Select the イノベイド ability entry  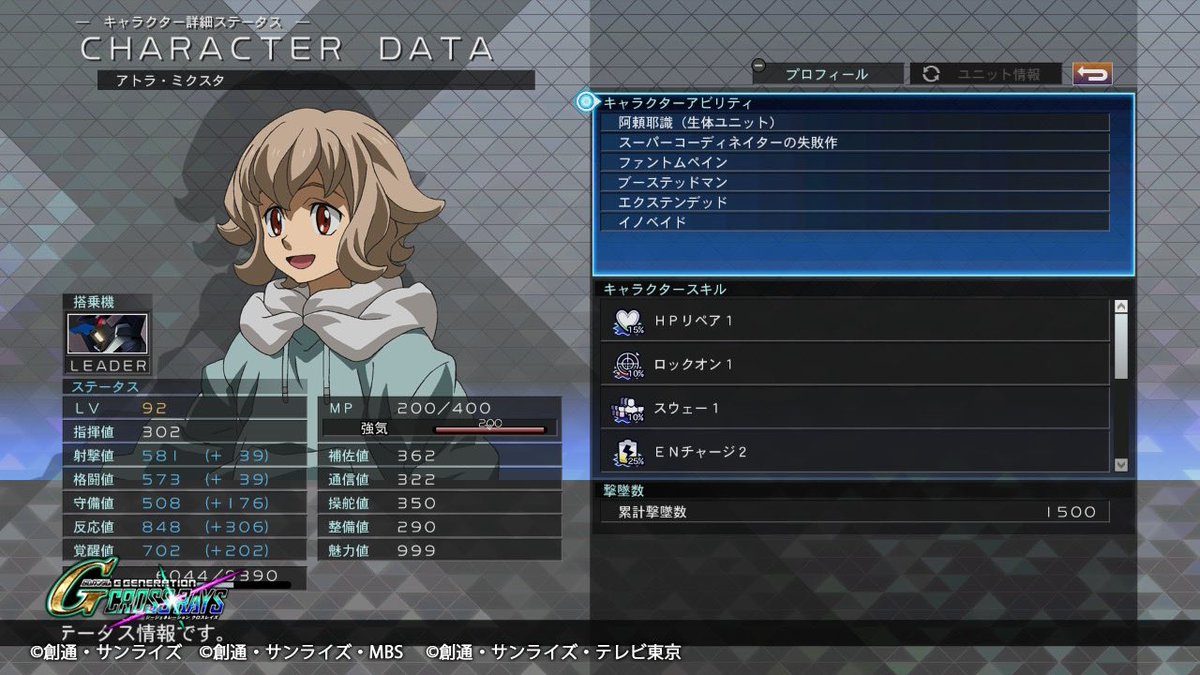[x=855, y=222]
